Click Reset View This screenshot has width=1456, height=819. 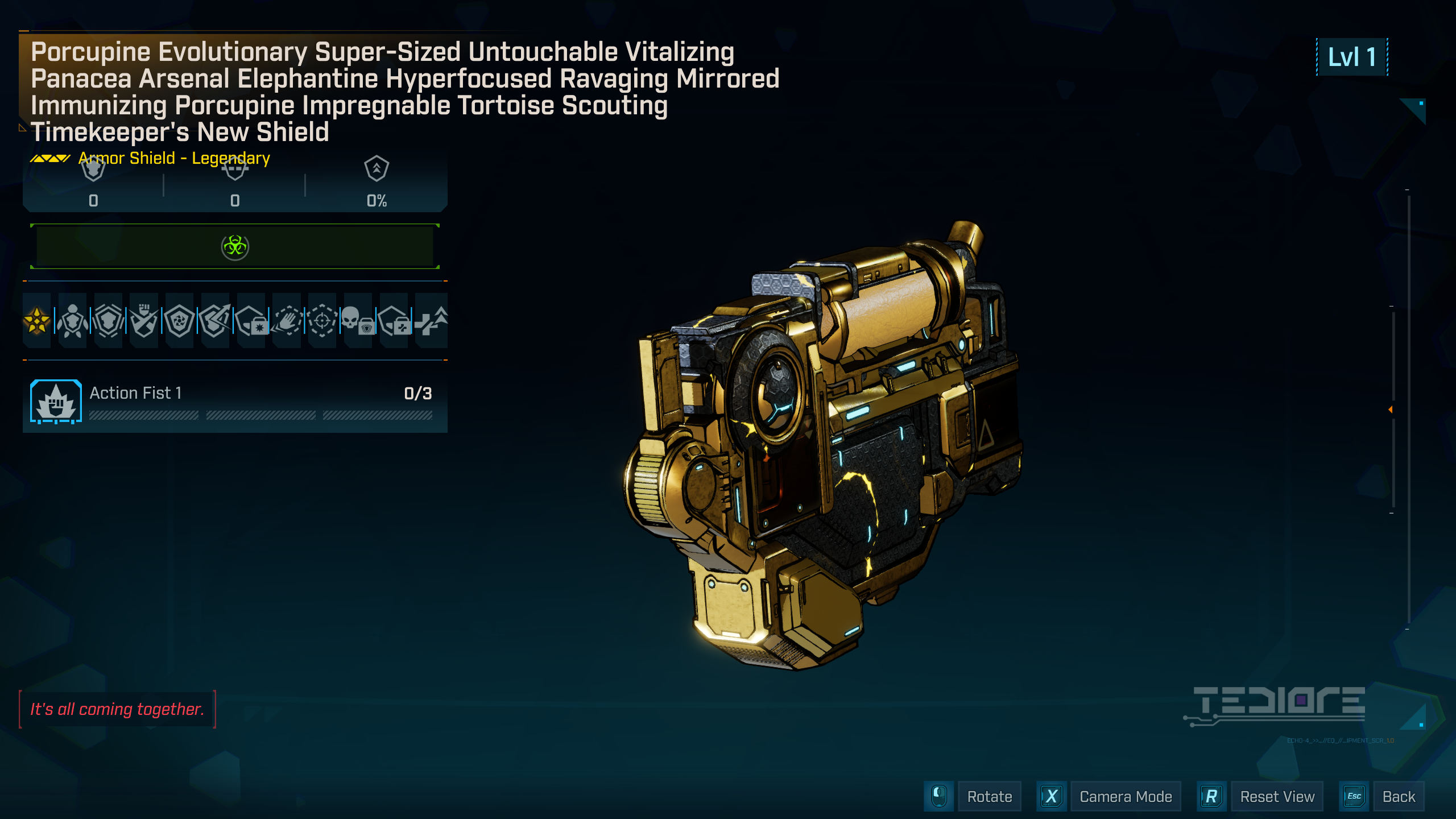pos(1278,796)
